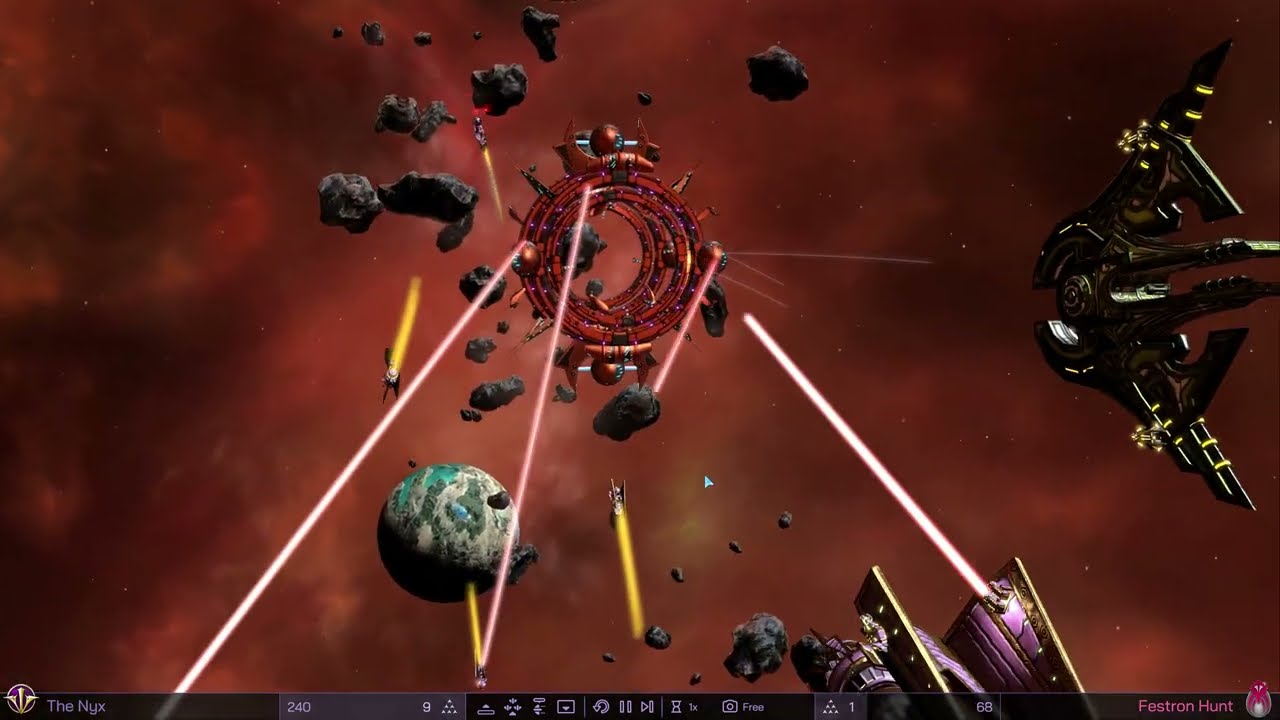
Task: Change the 1x battle speed
Action: pyautogui.click(x=685, y=707)
